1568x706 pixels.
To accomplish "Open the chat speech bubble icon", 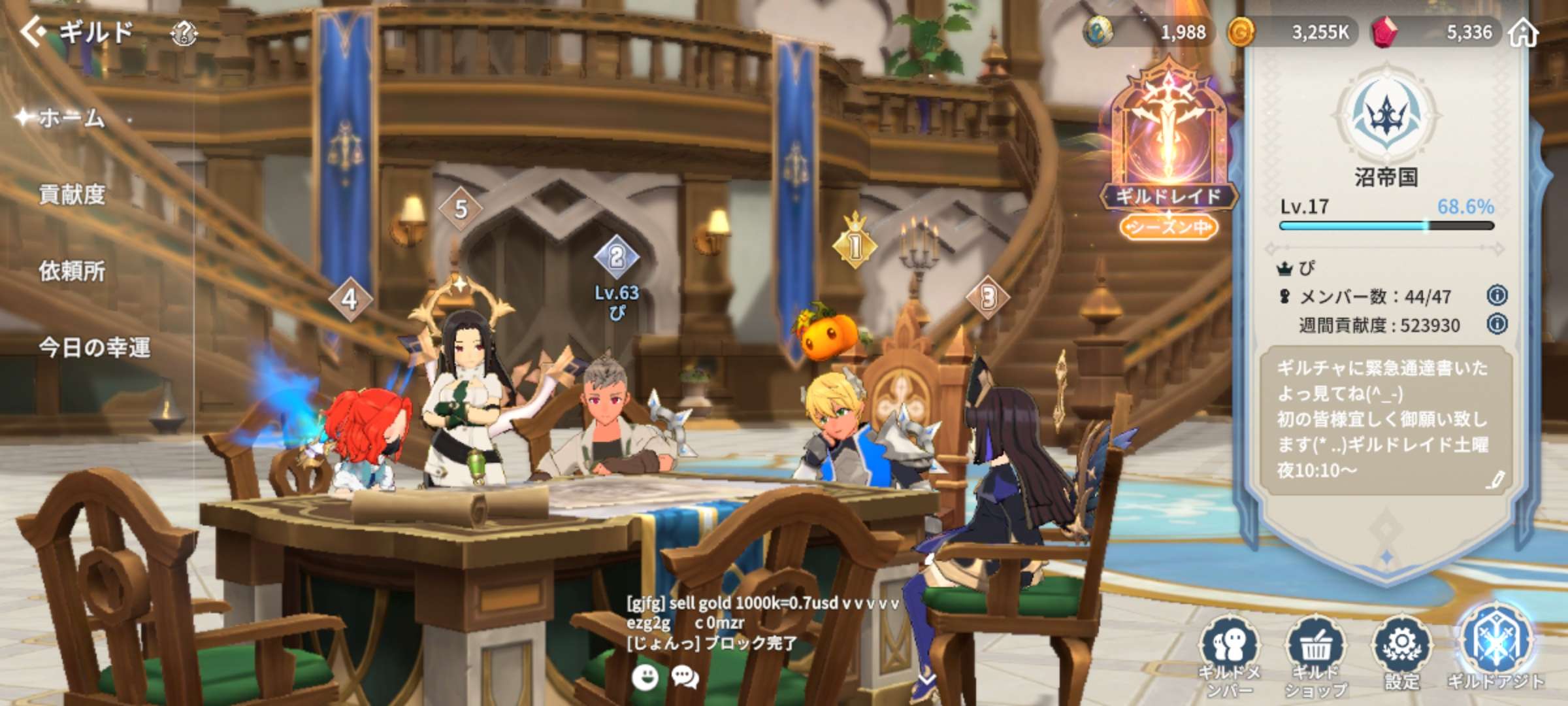I will tap(685, 677).
